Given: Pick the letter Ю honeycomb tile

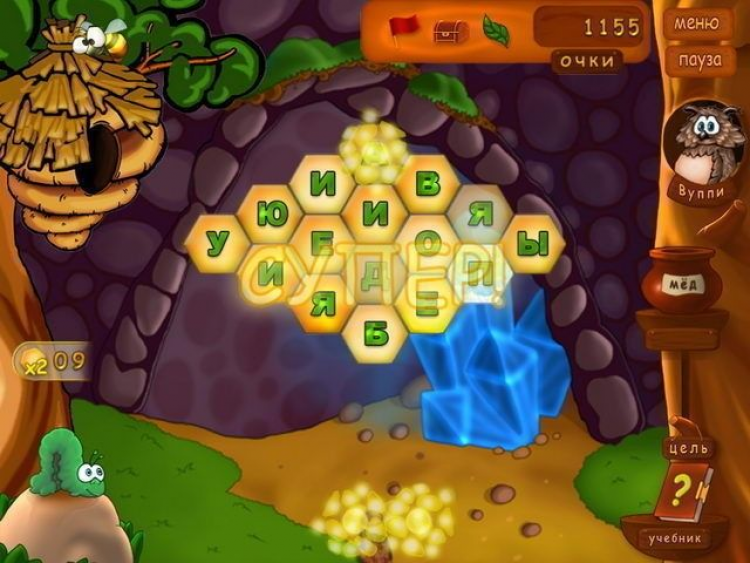Looking at the screenshot, I should point(270,214).
